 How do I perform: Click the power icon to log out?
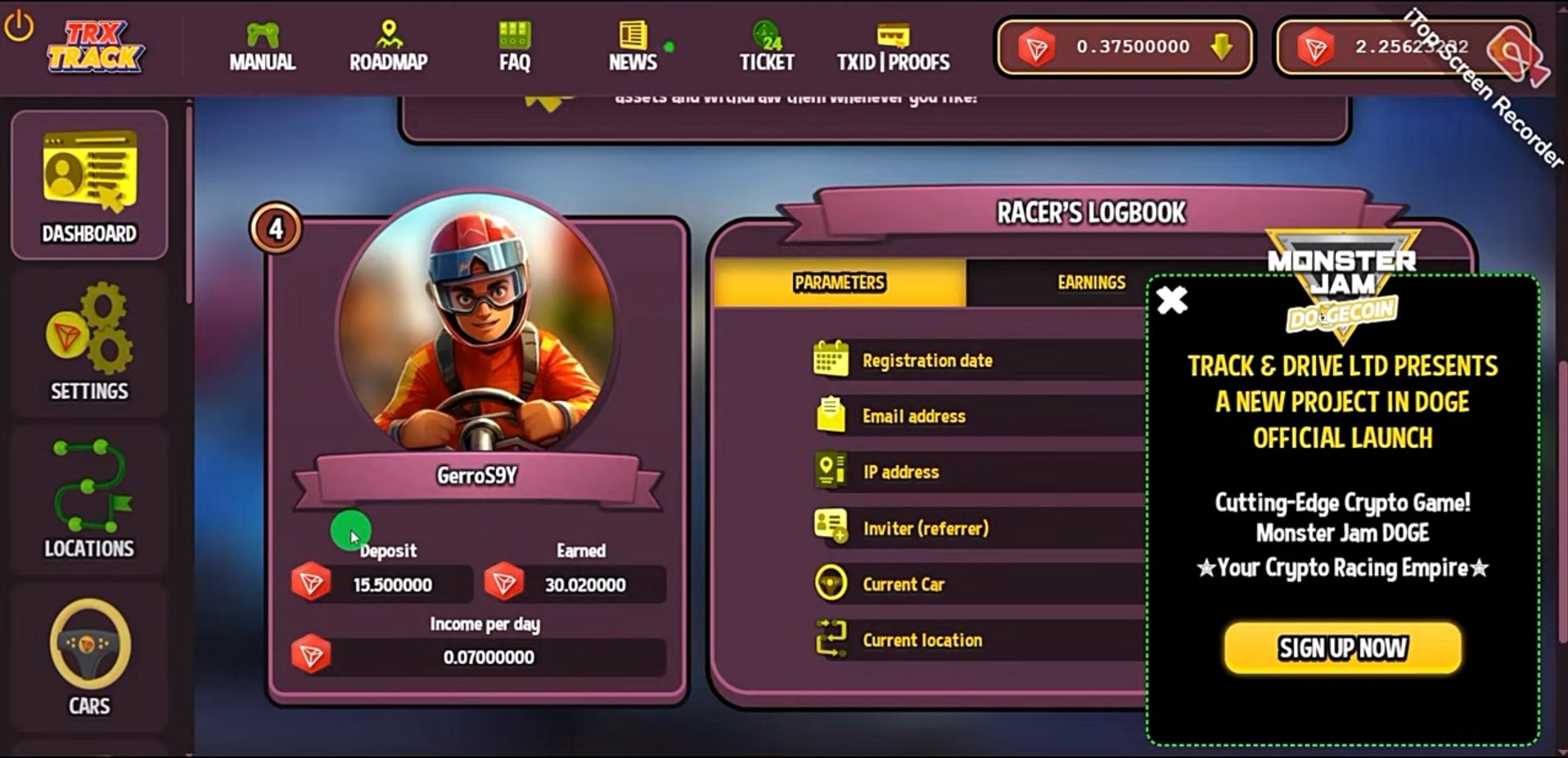pyautogui.click(x=19, y=26)
